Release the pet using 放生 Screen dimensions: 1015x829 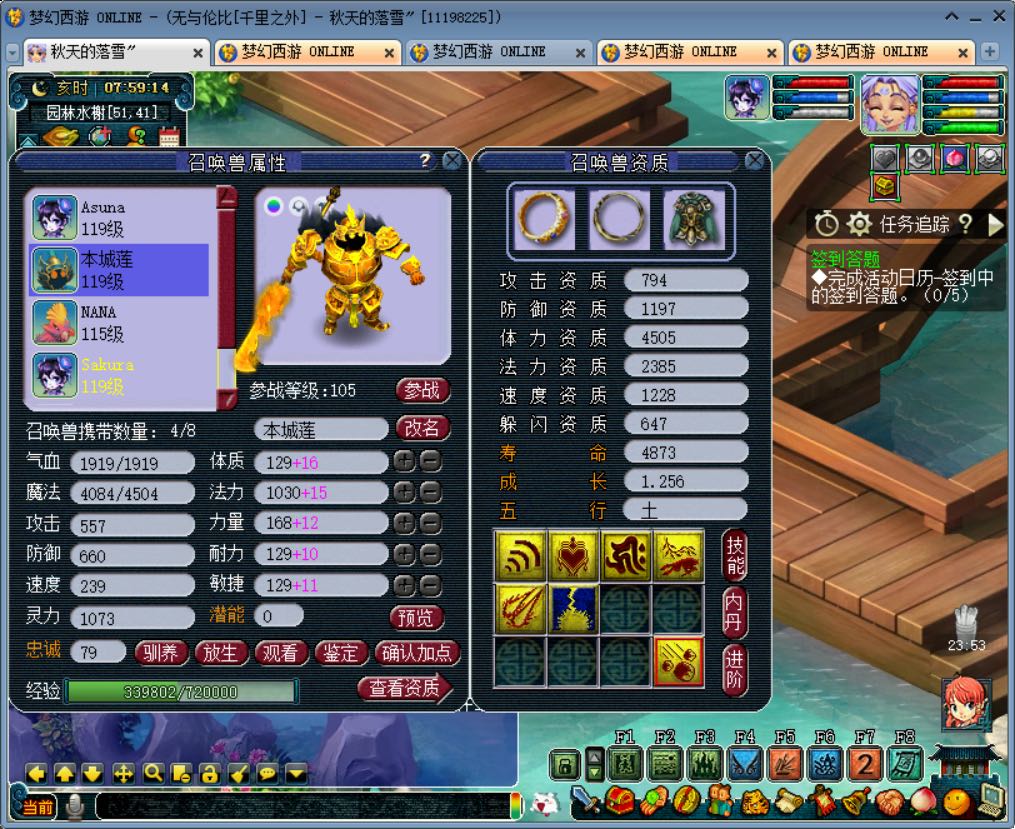click(x=220, y=653)
